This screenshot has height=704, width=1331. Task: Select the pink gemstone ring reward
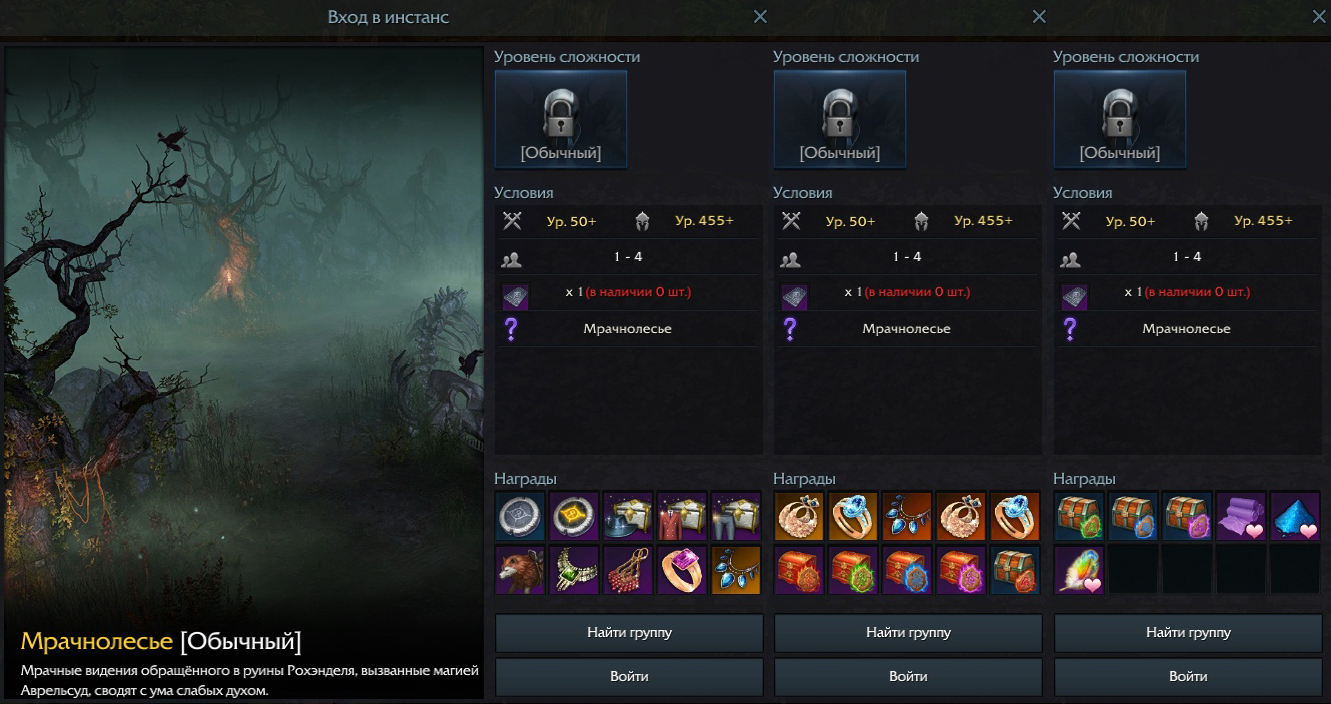coord(682,570)
